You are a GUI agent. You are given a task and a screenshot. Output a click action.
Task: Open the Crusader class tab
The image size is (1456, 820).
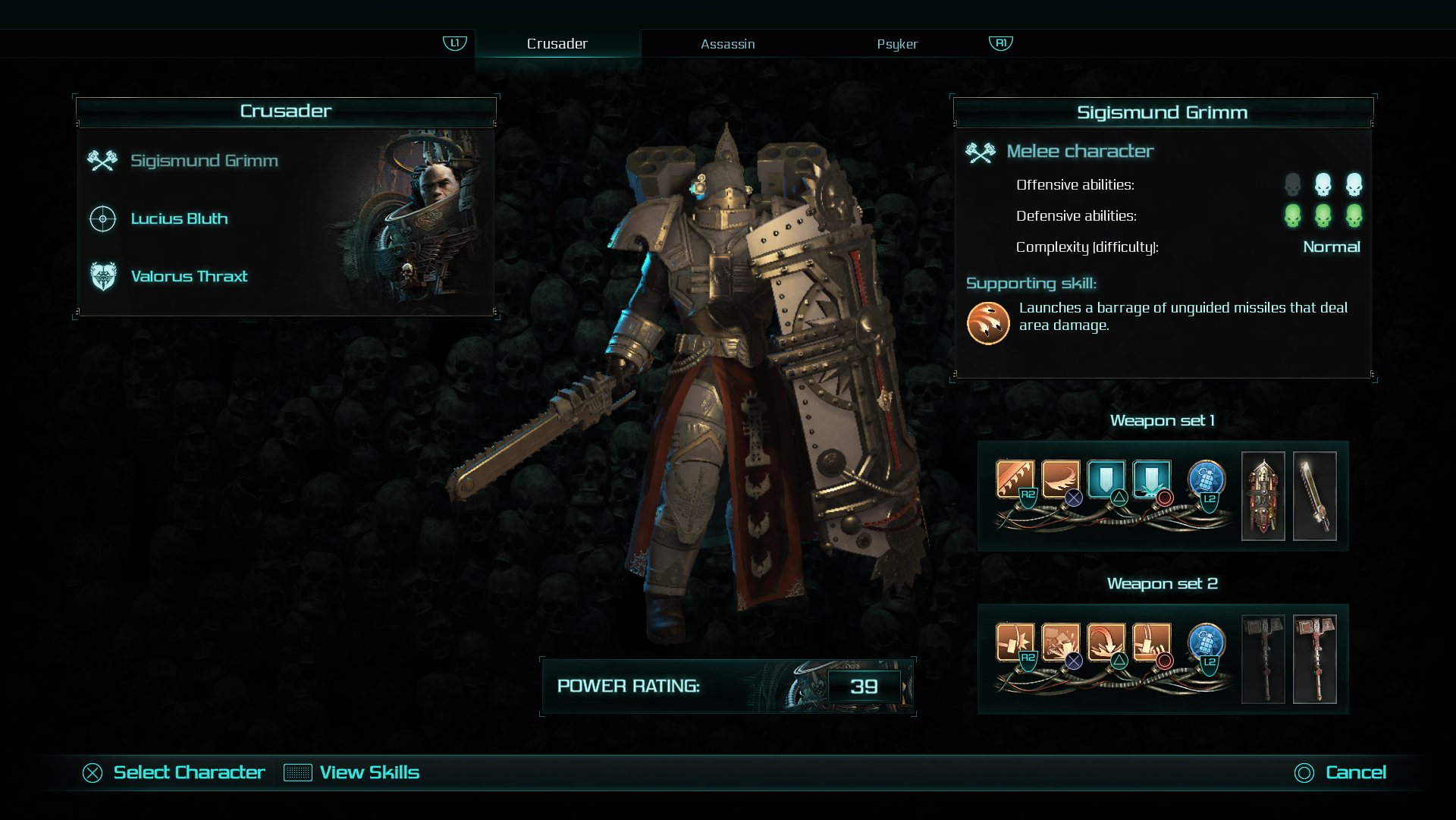pyautogui.click(x=557, y=44)
